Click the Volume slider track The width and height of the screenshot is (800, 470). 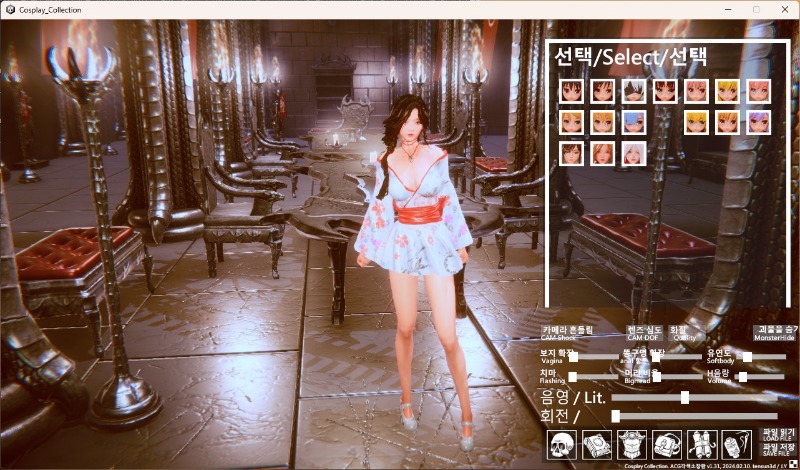coord(764,377)
